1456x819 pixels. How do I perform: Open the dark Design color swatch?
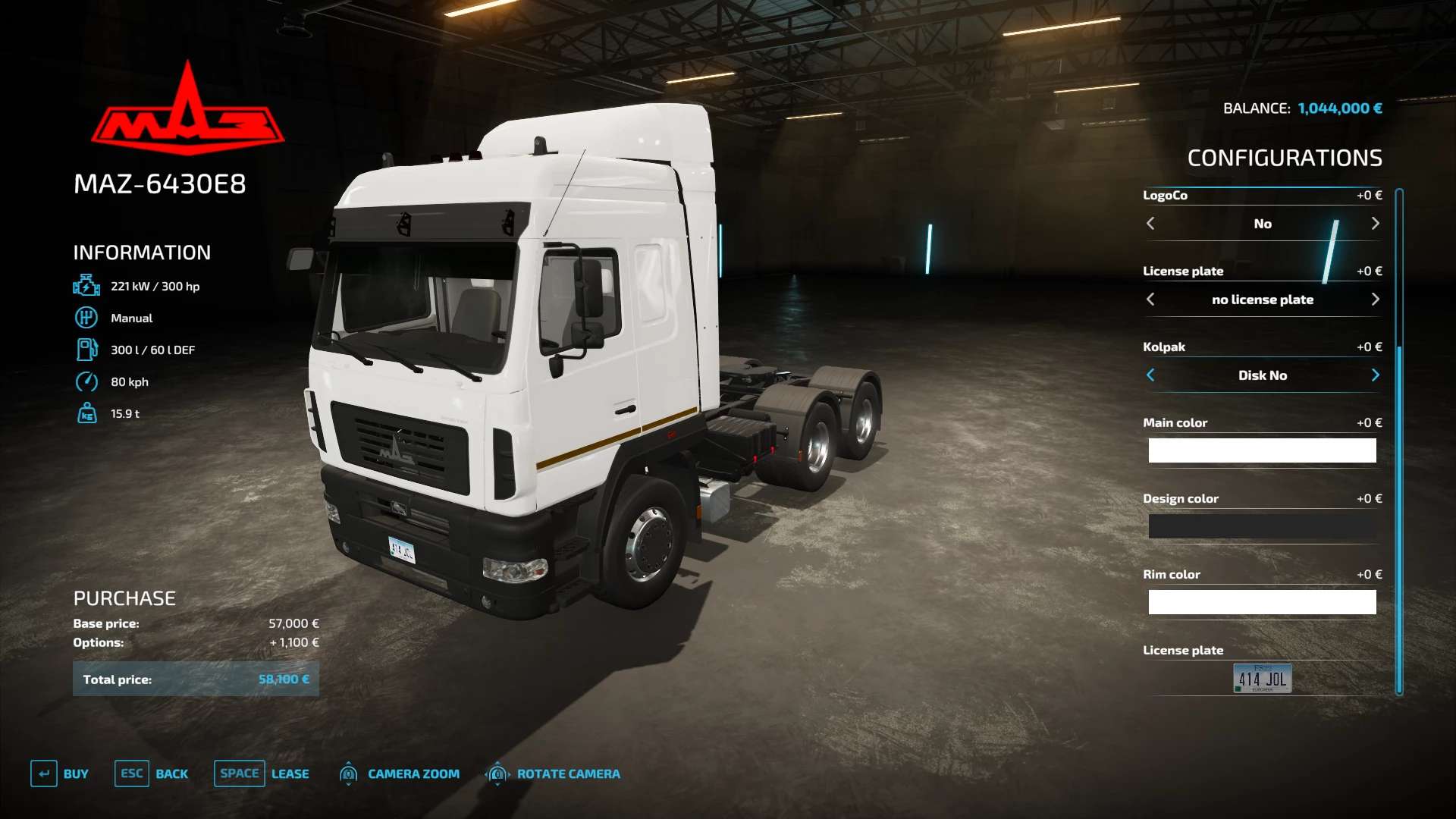tap(1262, 526)
